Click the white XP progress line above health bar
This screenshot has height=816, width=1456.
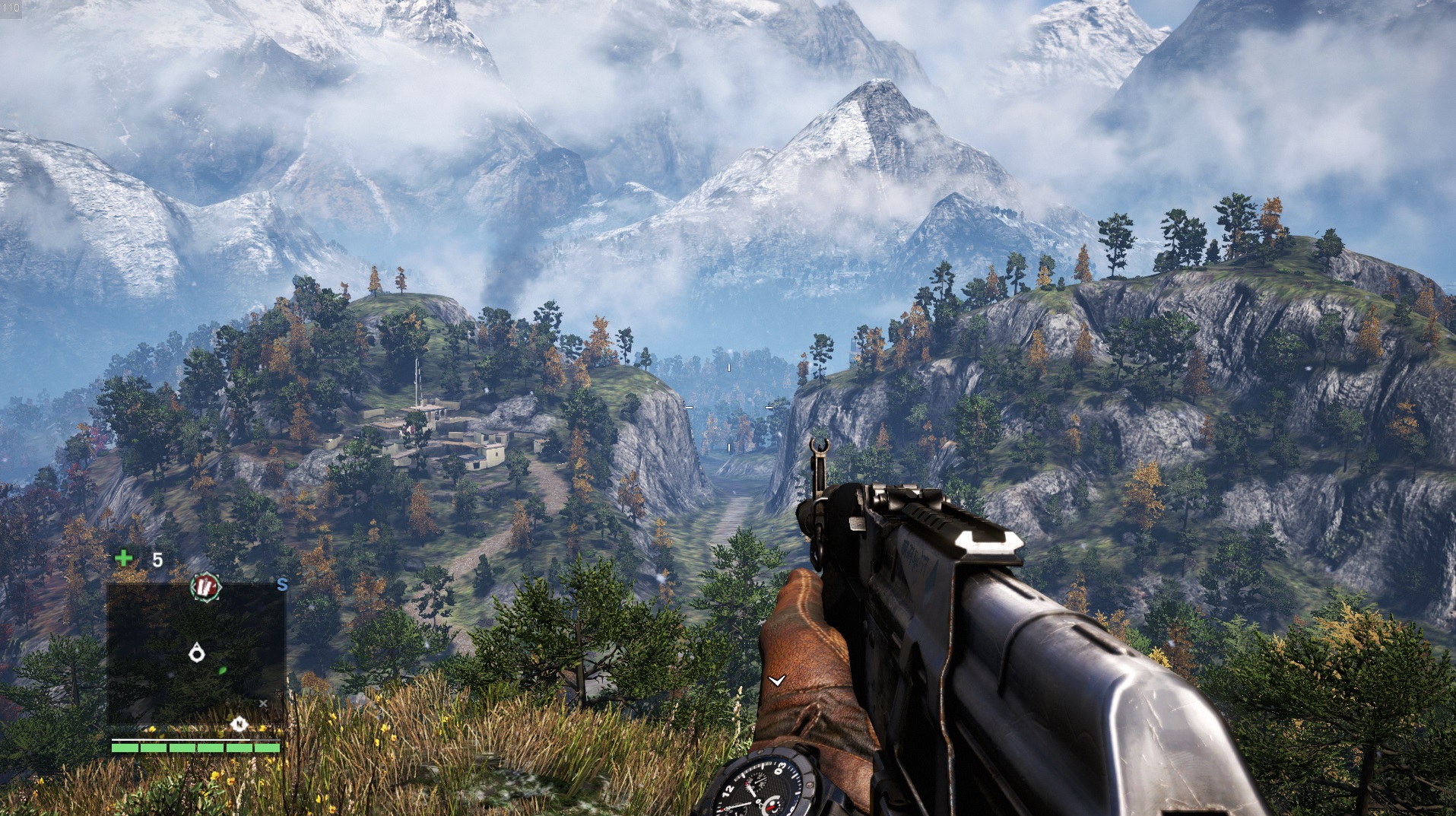tap(182, 739)
